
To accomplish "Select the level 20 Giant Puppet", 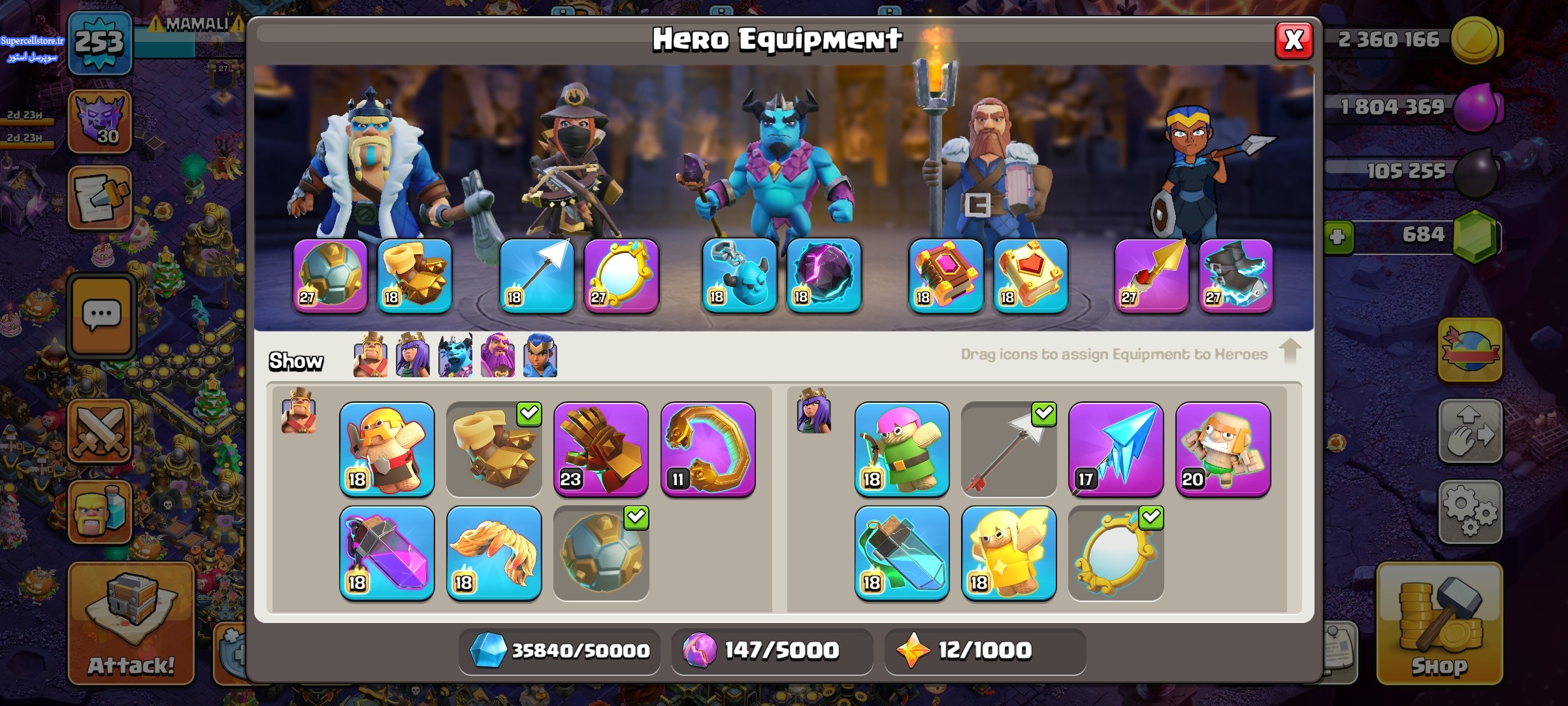I will pyautogui.click(x=1222, y=449).
